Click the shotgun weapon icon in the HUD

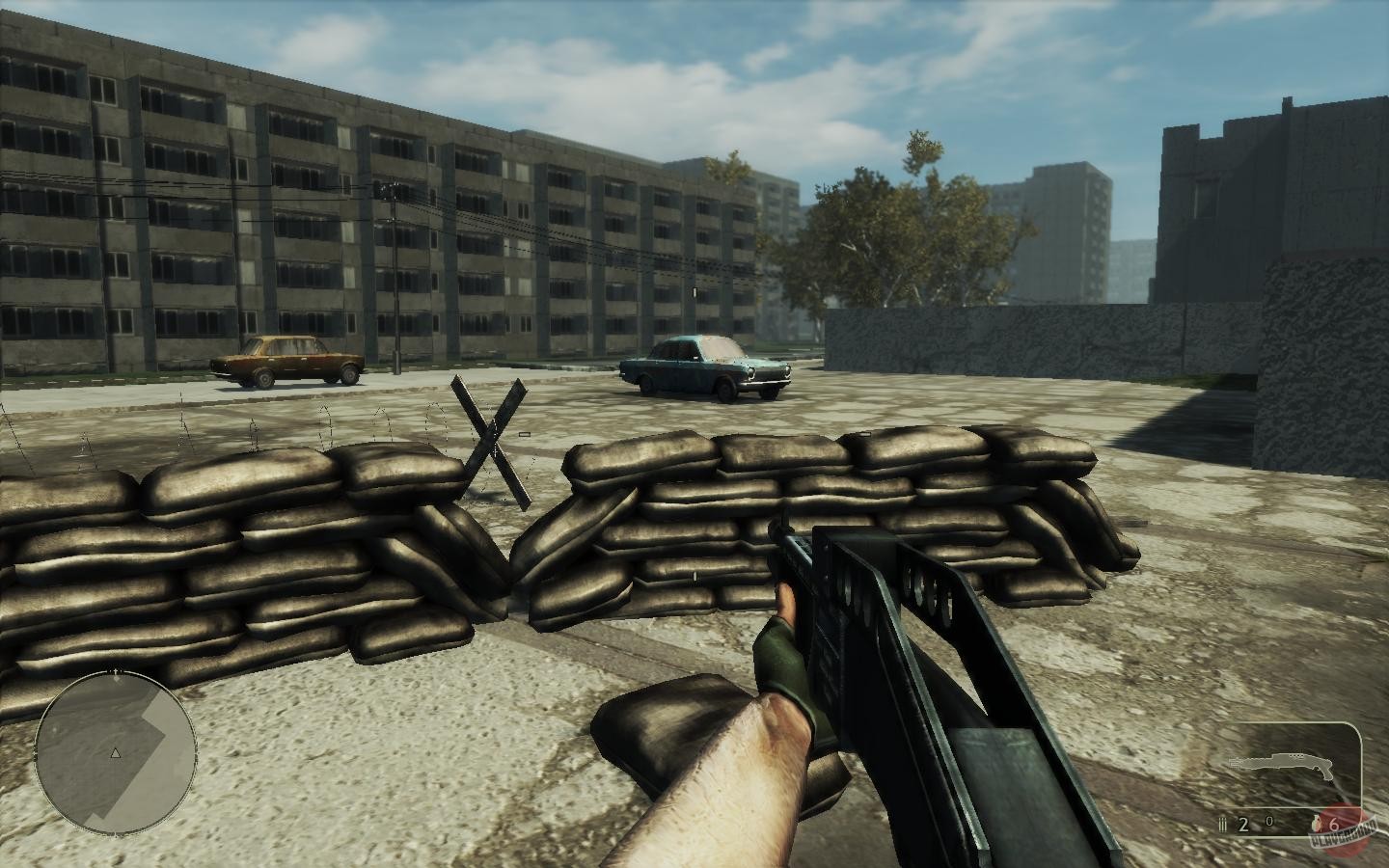[x=1278, y=764]
